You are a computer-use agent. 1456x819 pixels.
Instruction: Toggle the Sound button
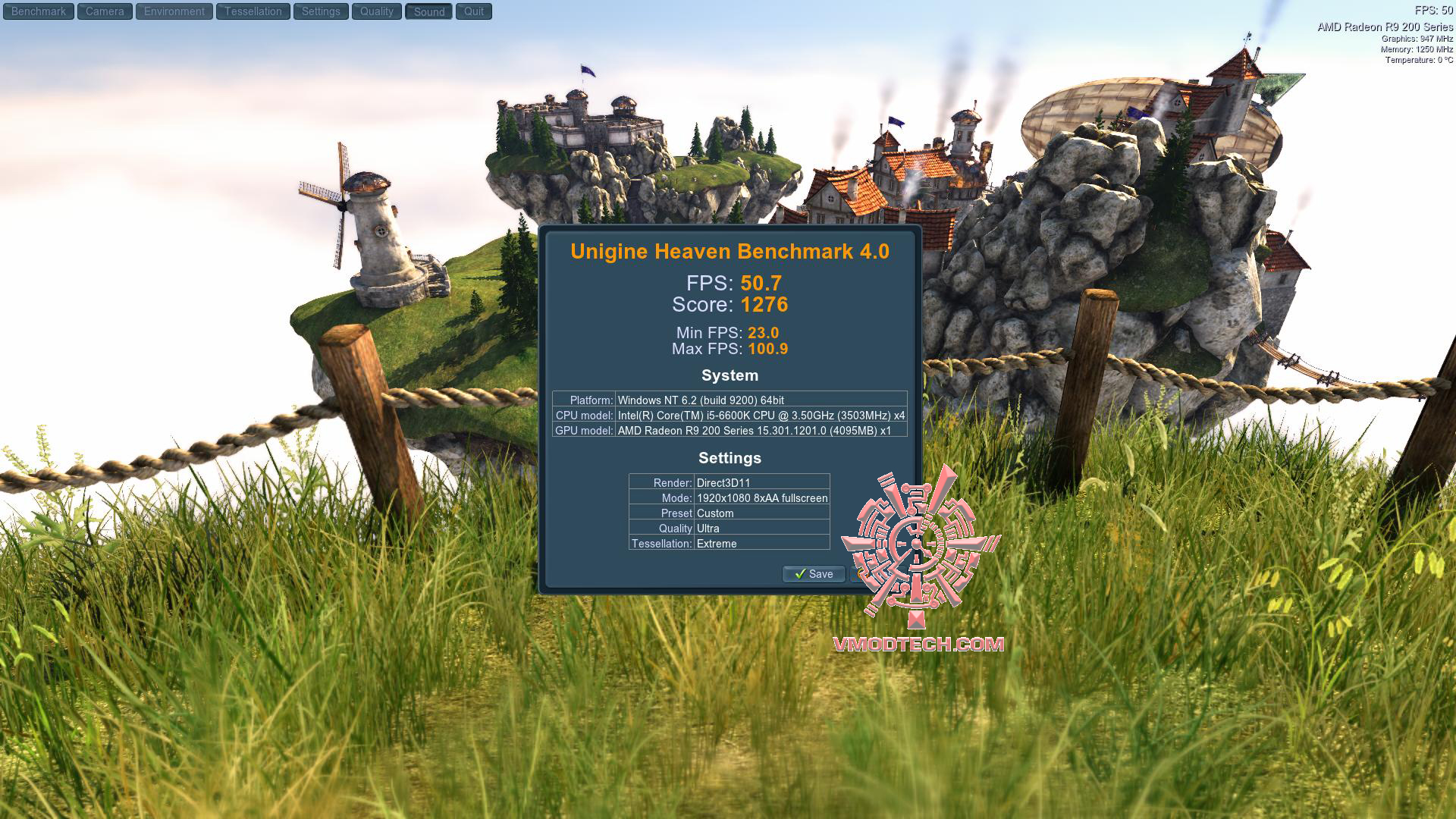tap(429, 11)
